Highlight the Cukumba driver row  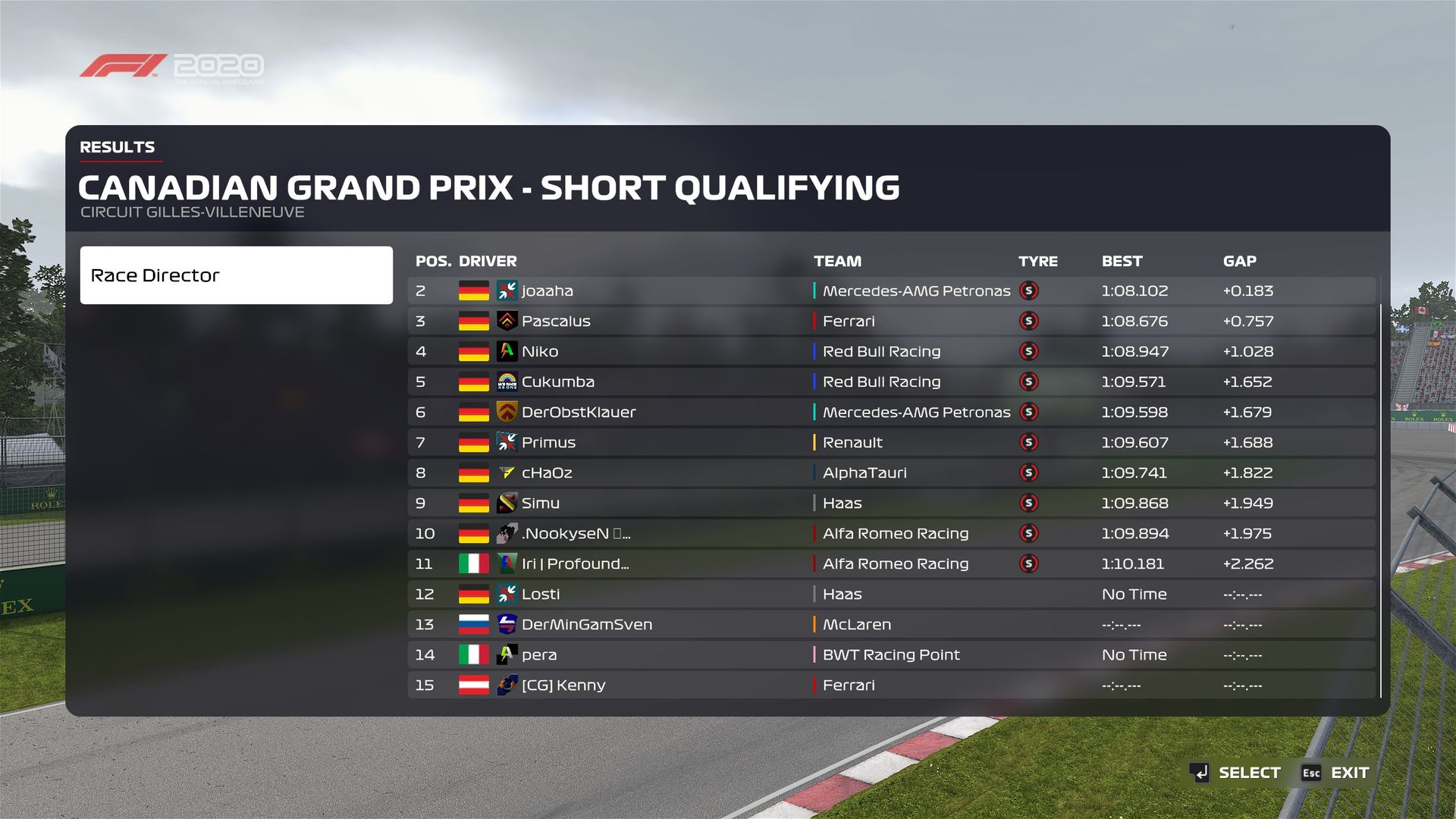coord(891,382)
